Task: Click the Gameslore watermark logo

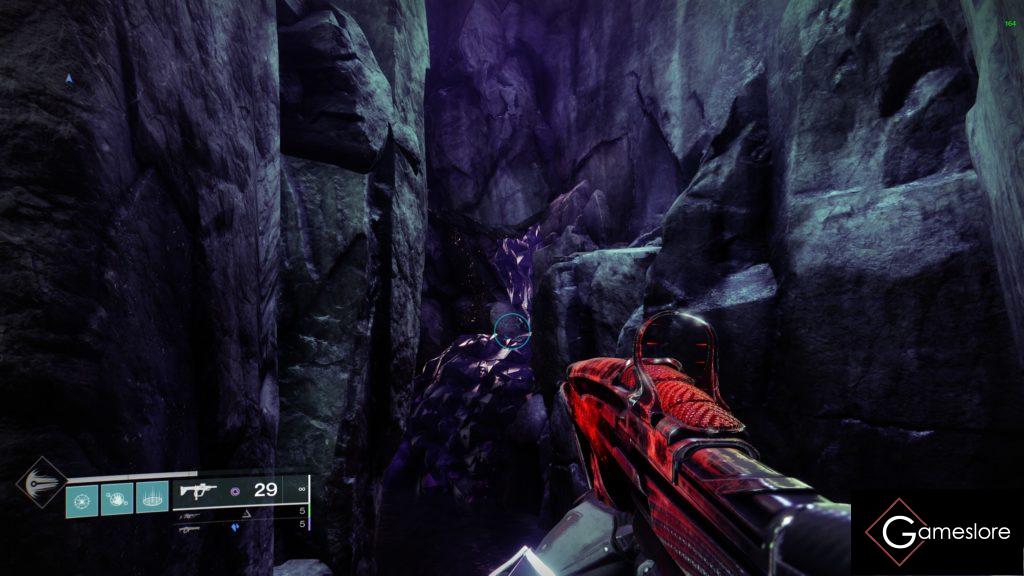Action: 937,532
